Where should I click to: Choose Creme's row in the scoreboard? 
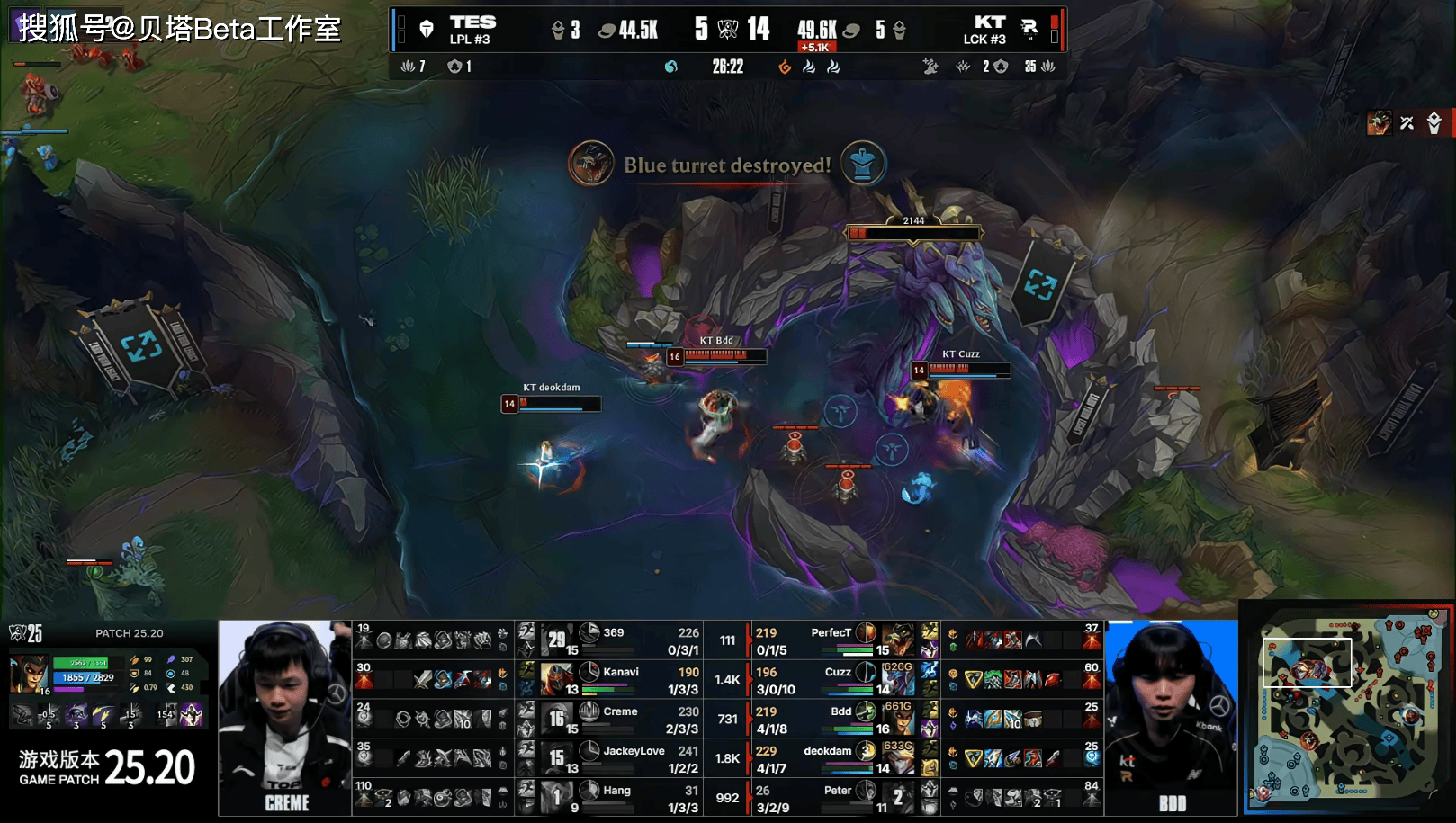[x=621, y=719]
